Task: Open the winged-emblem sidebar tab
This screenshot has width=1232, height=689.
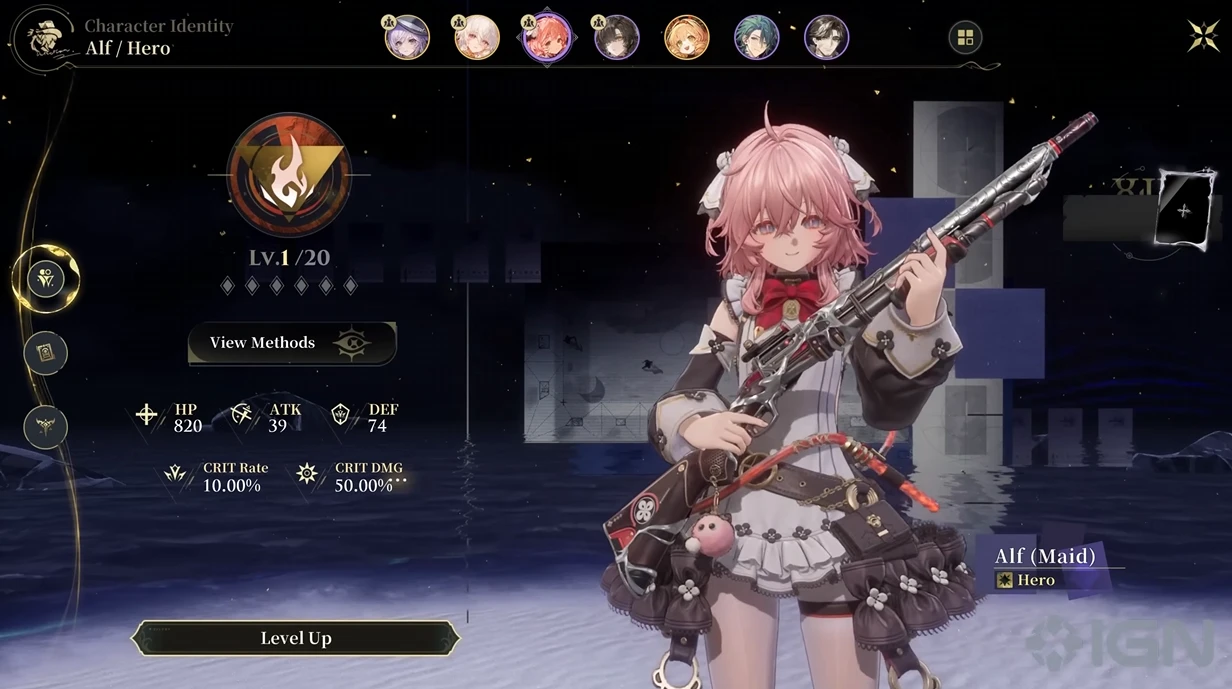Action: [46, 426]
